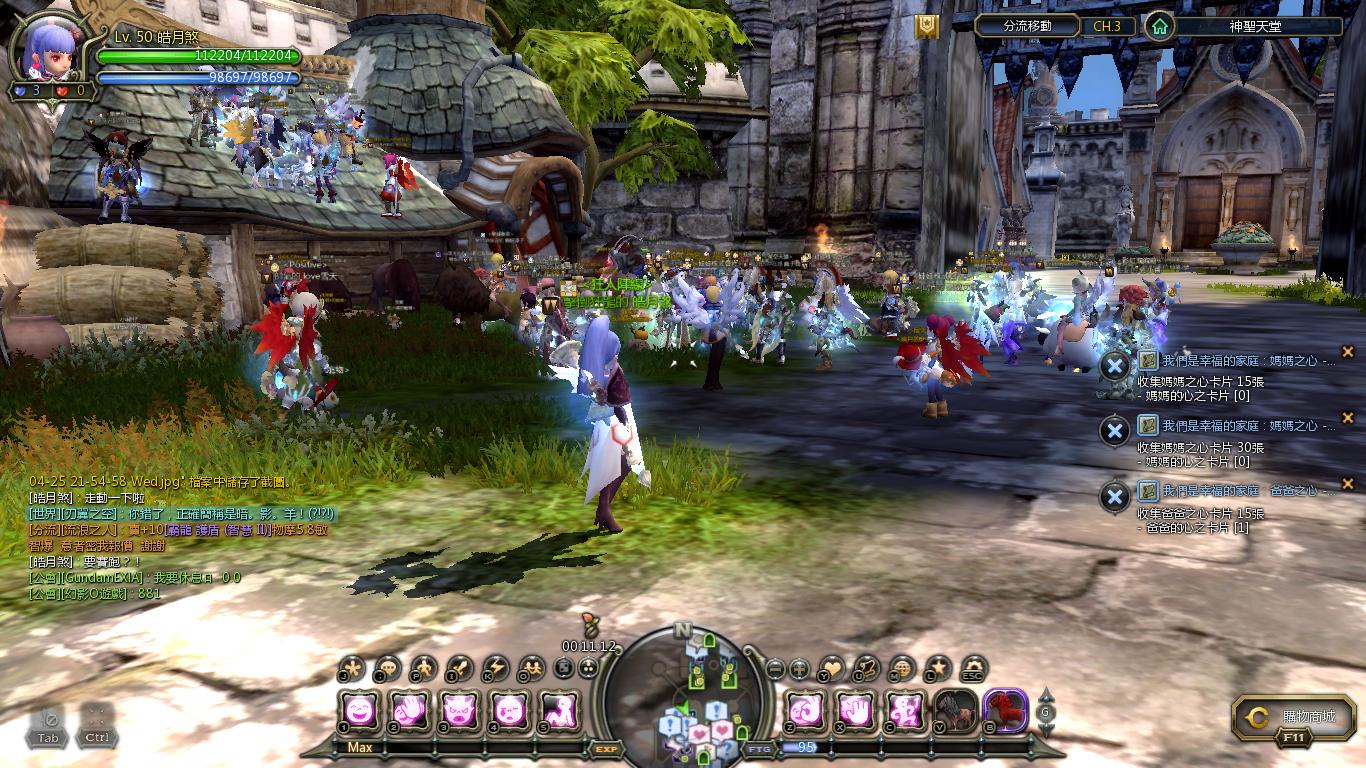The image size is (1366, 768).
Task: Open the speech bubble chat menu icon
Action: pyautogui.click(x=387, y=668)
